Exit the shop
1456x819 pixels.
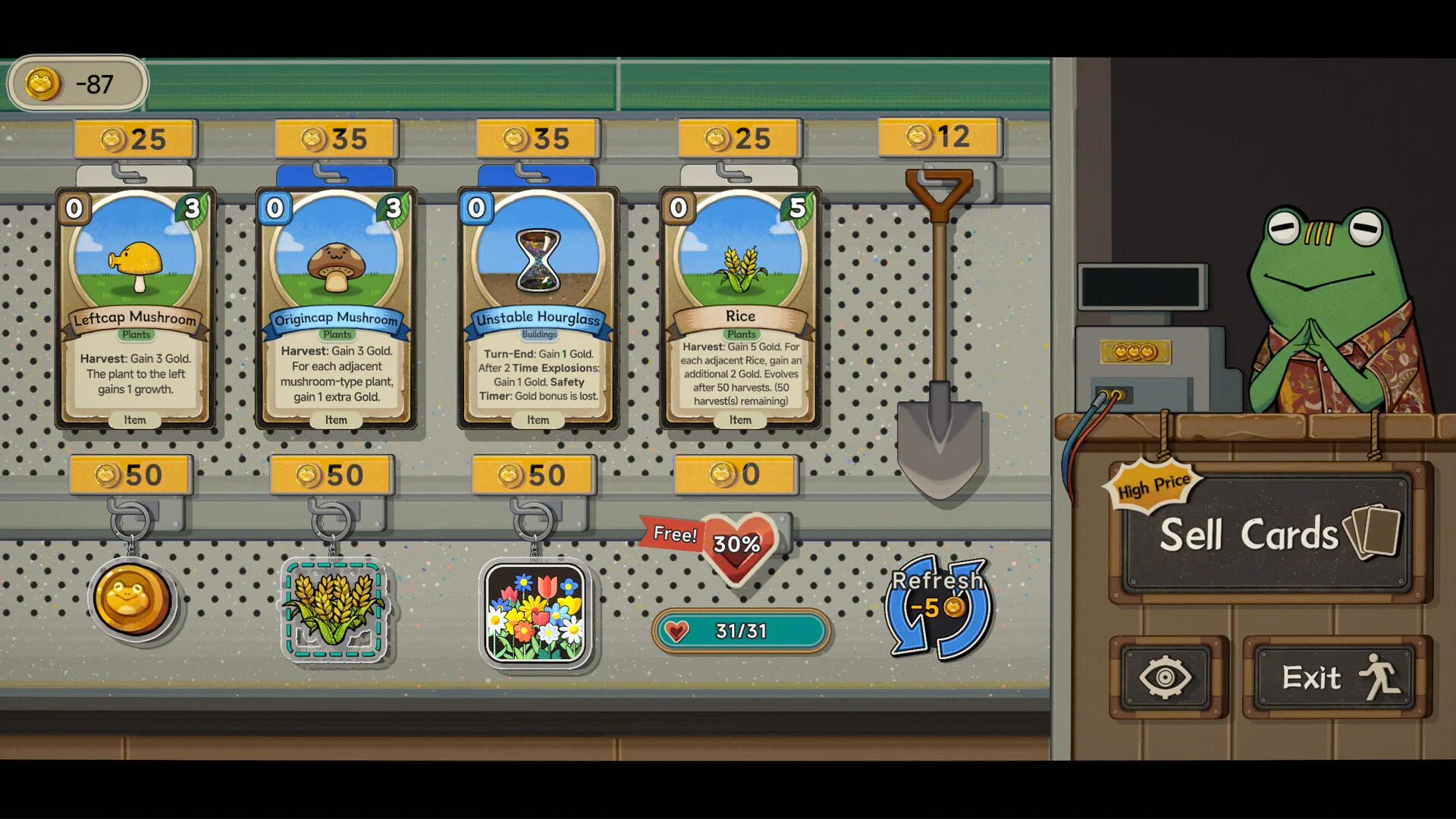click(x=1336, y=677)
